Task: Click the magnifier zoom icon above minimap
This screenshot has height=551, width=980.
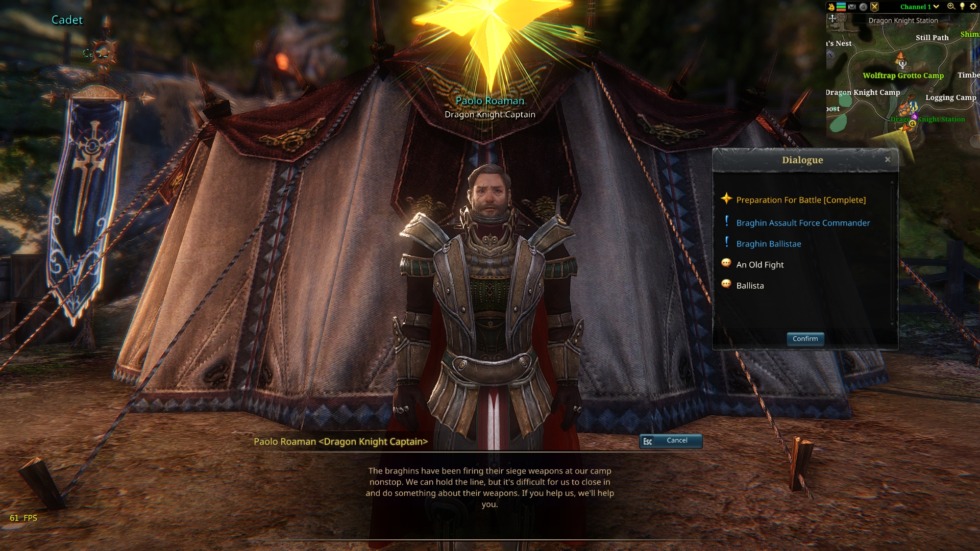Action: coord(950,7)
